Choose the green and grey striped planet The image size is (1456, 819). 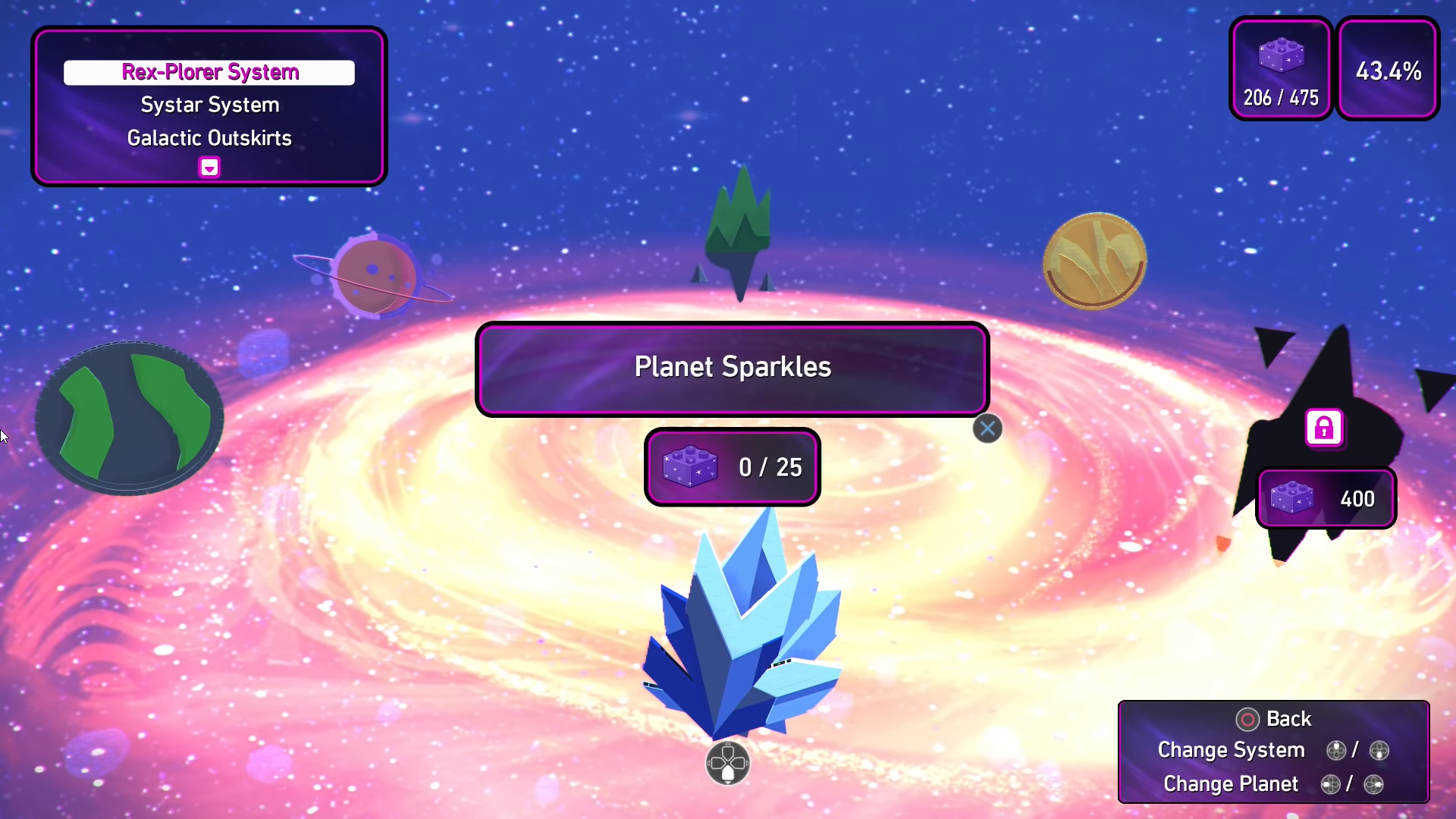(130, 417)
